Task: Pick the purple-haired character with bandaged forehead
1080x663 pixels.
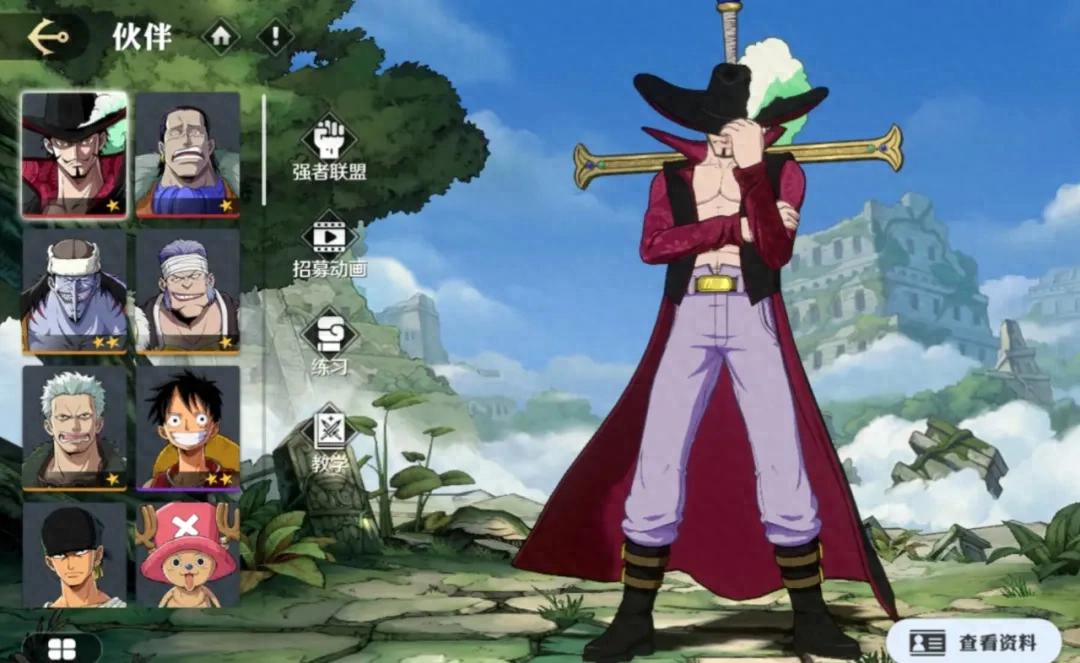Action: click(187, 290)
